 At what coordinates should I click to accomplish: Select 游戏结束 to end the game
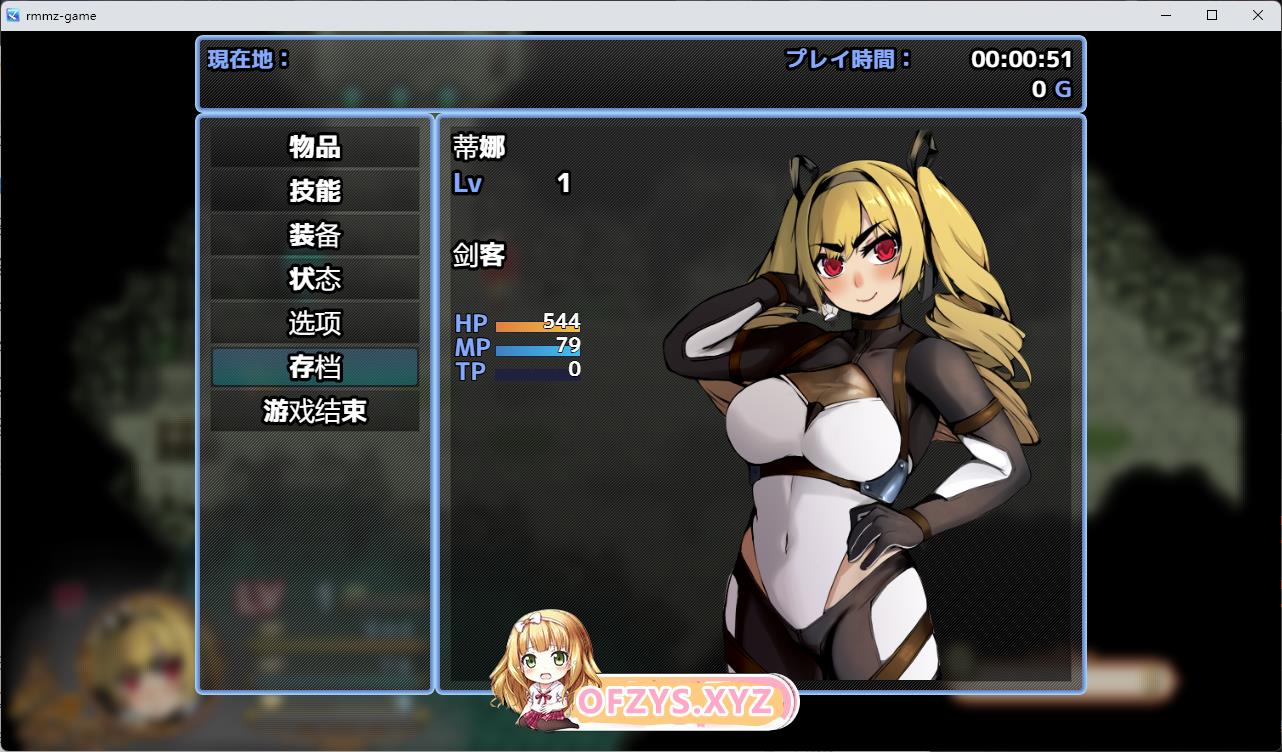[315, 411]
